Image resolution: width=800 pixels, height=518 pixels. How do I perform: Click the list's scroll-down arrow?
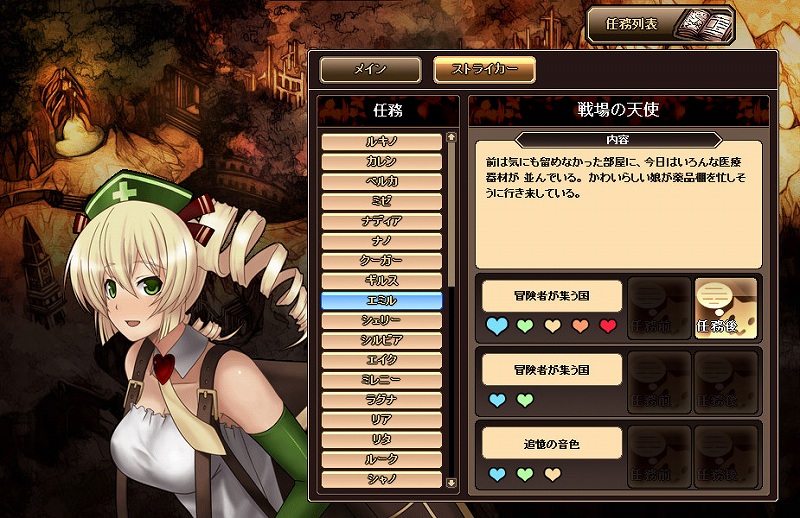452,481
